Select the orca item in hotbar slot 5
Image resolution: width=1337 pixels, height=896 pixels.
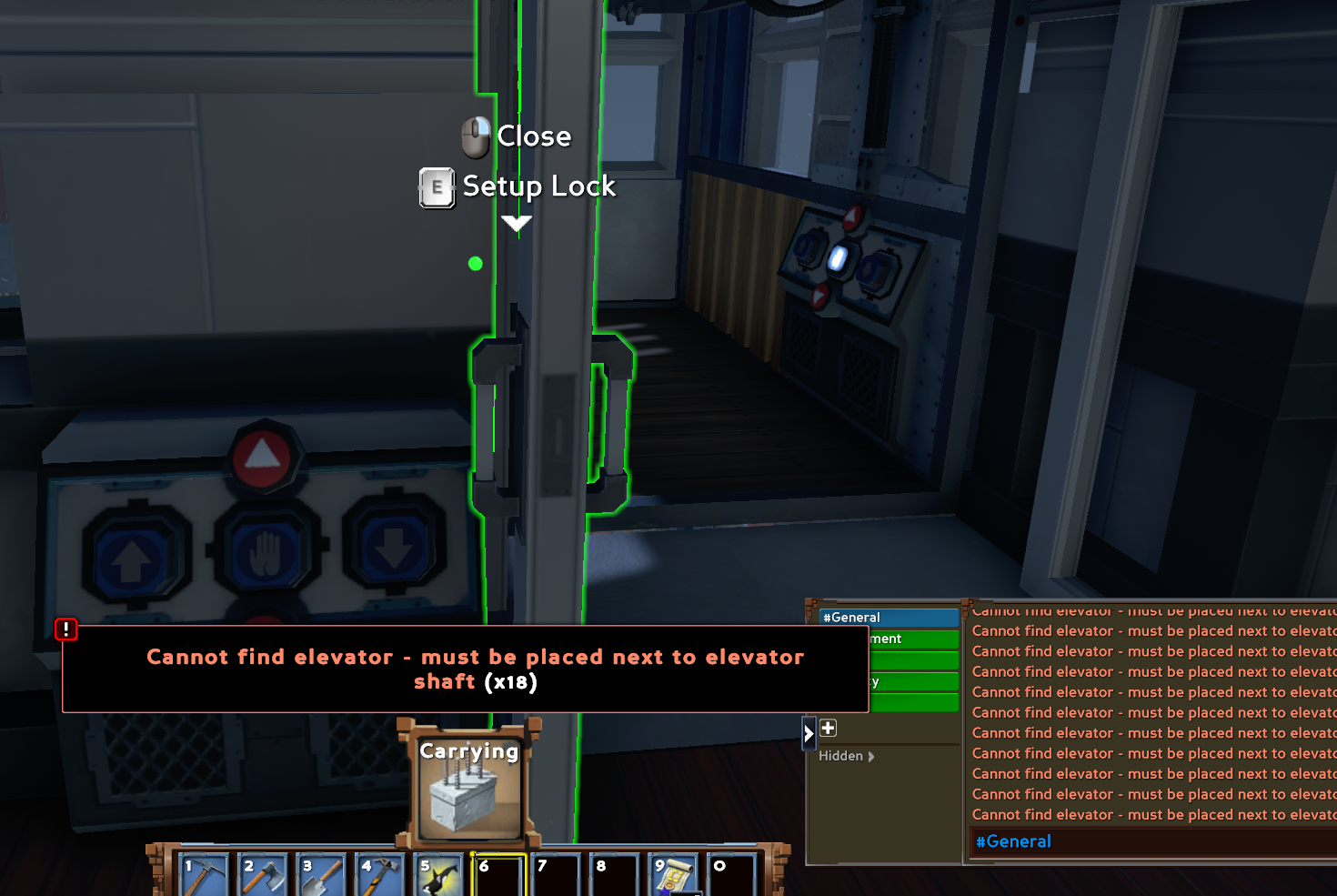(x=438, y=873)
